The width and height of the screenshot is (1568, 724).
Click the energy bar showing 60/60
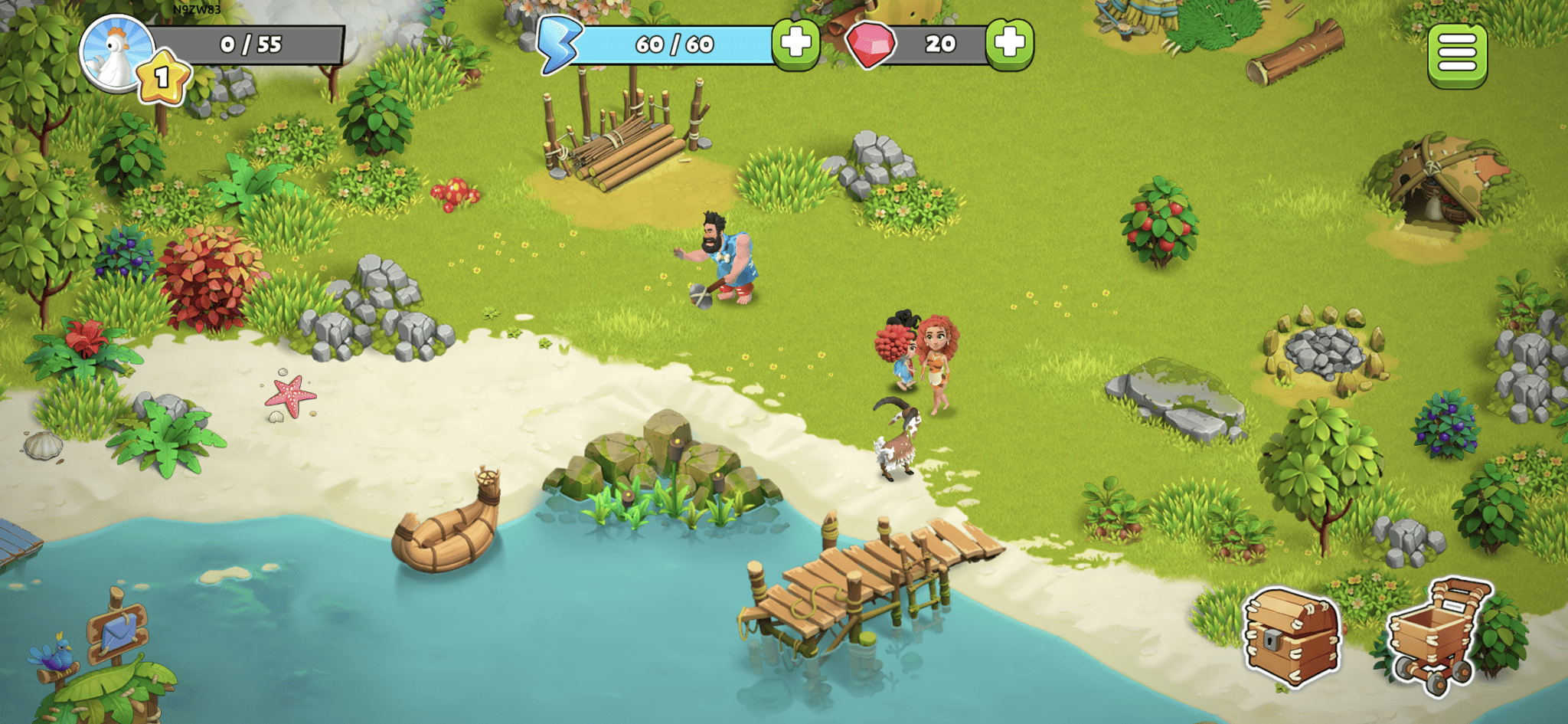[674, 44]
